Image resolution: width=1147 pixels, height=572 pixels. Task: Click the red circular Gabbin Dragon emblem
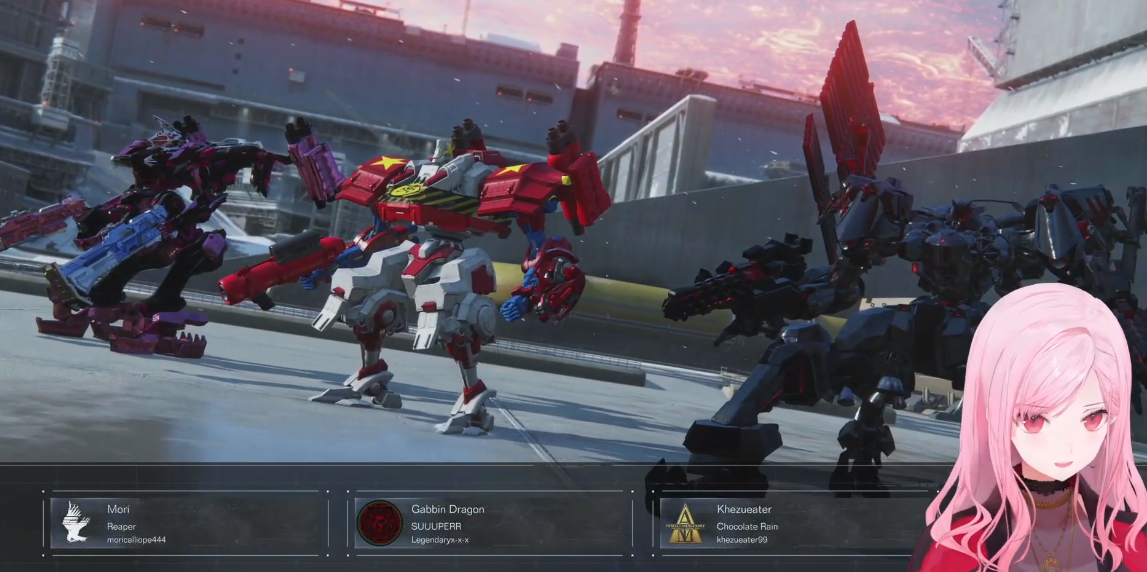[380, 523]
